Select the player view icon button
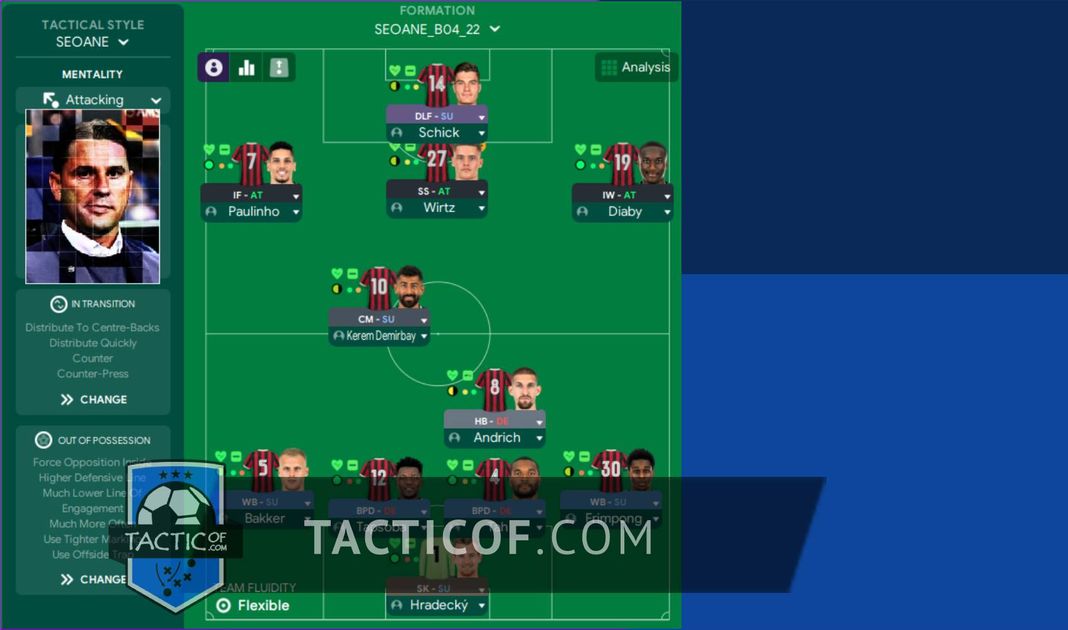Screen dimensions: 1068x630 [x=214, y=67]
